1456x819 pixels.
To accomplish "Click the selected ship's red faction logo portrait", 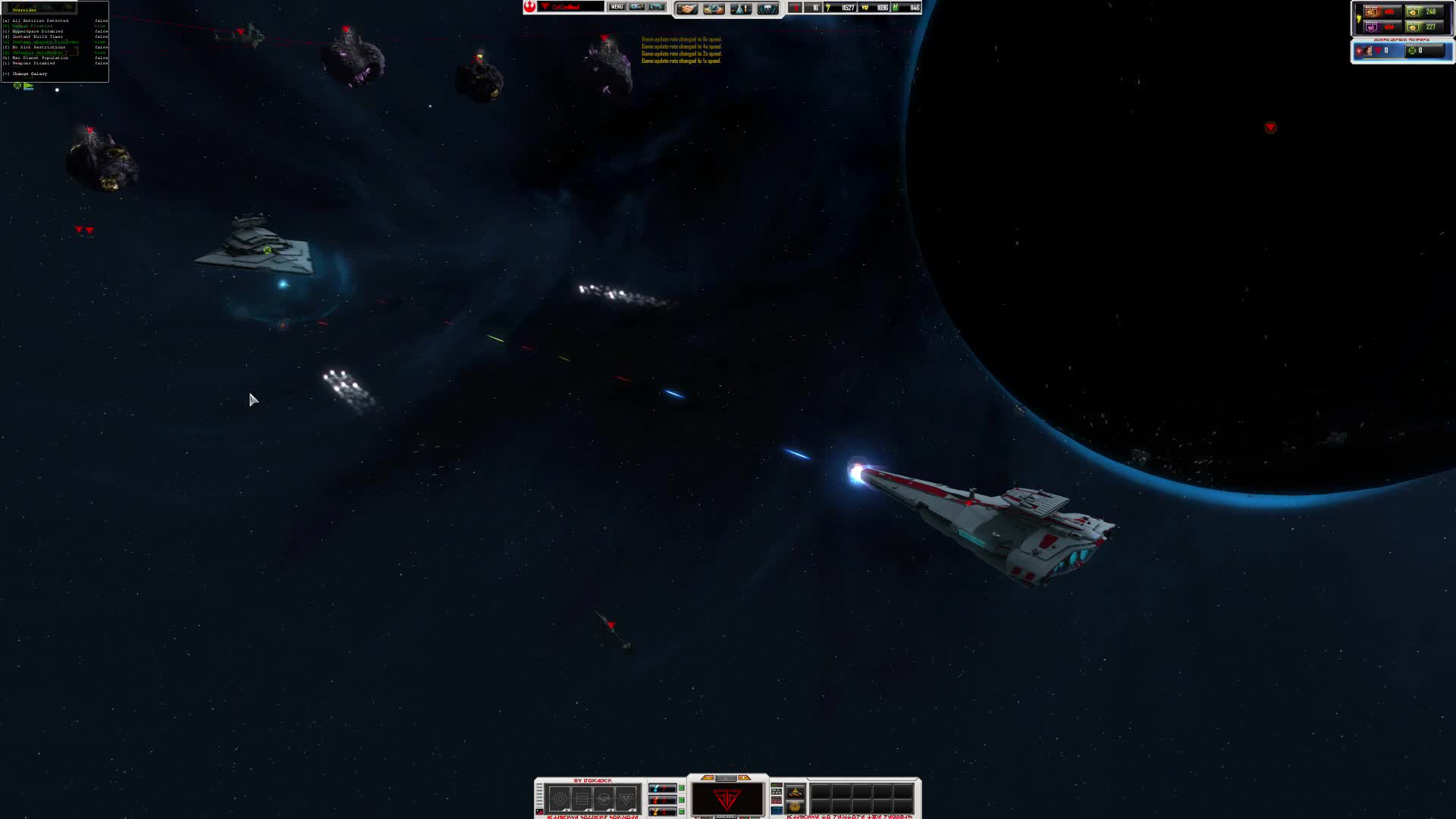I will click(x=726, y=797).
